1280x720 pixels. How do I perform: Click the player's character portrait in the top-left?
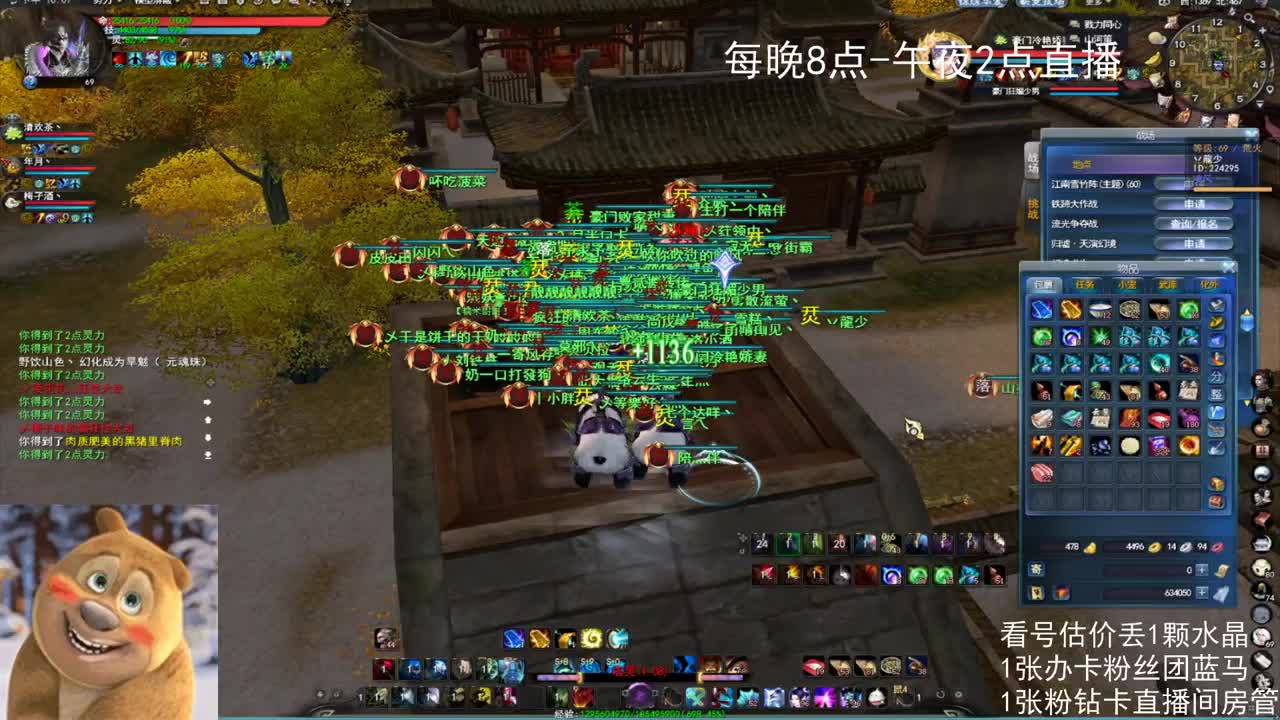pyautogui.click(x=58, y=48)
